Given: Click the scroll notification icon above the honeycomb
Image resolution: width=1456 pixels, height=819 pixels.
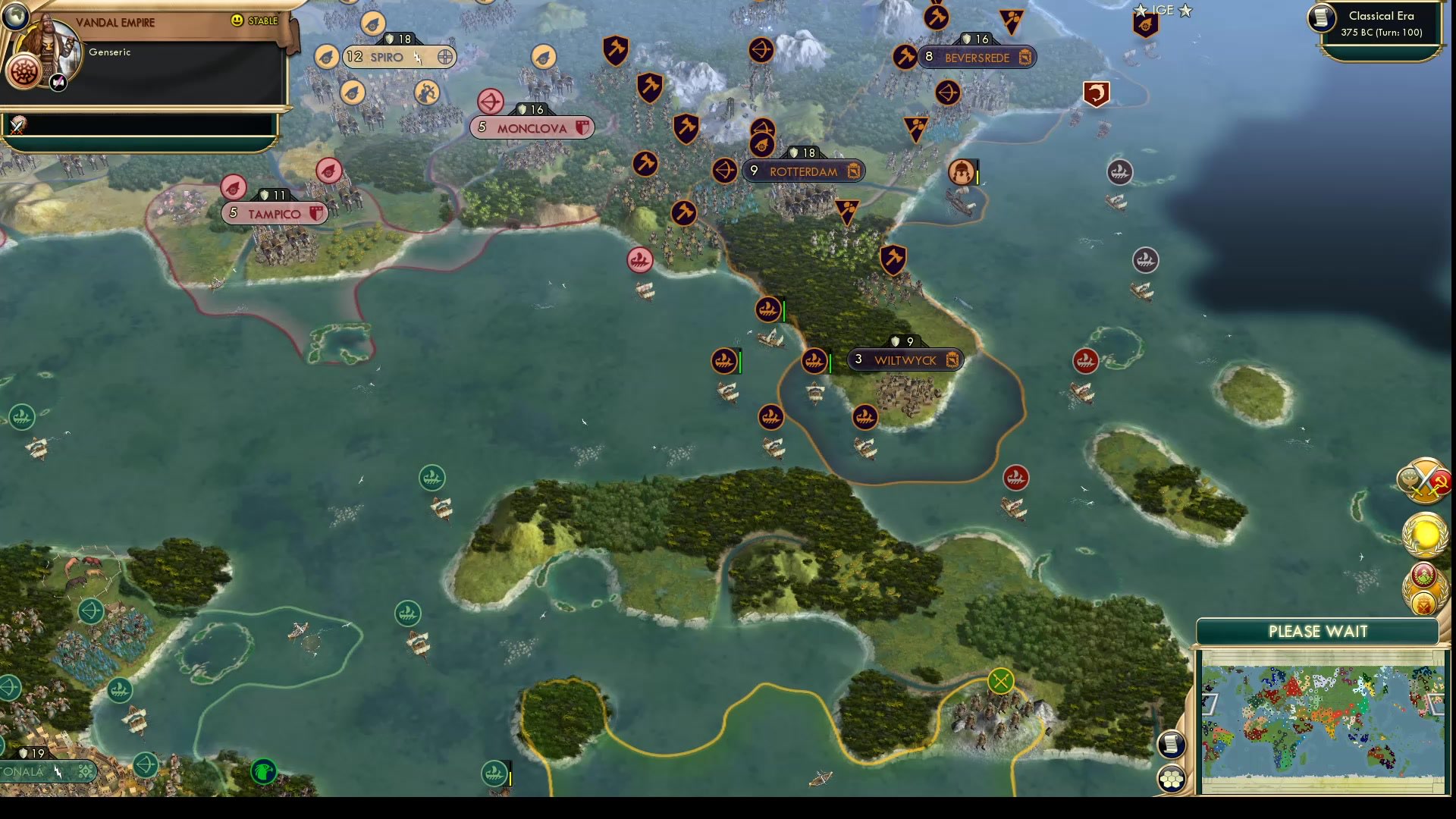Looking at the screenshot, I should click(x=1172, y=745).
